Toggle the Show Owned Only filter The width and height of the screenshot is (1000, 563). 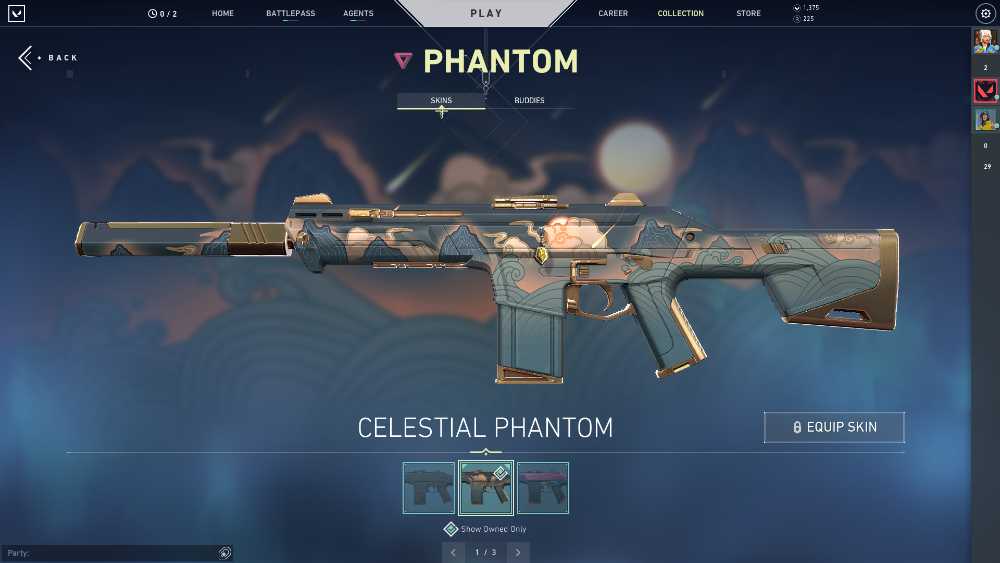pyautogui.click(x=451, y=529)
